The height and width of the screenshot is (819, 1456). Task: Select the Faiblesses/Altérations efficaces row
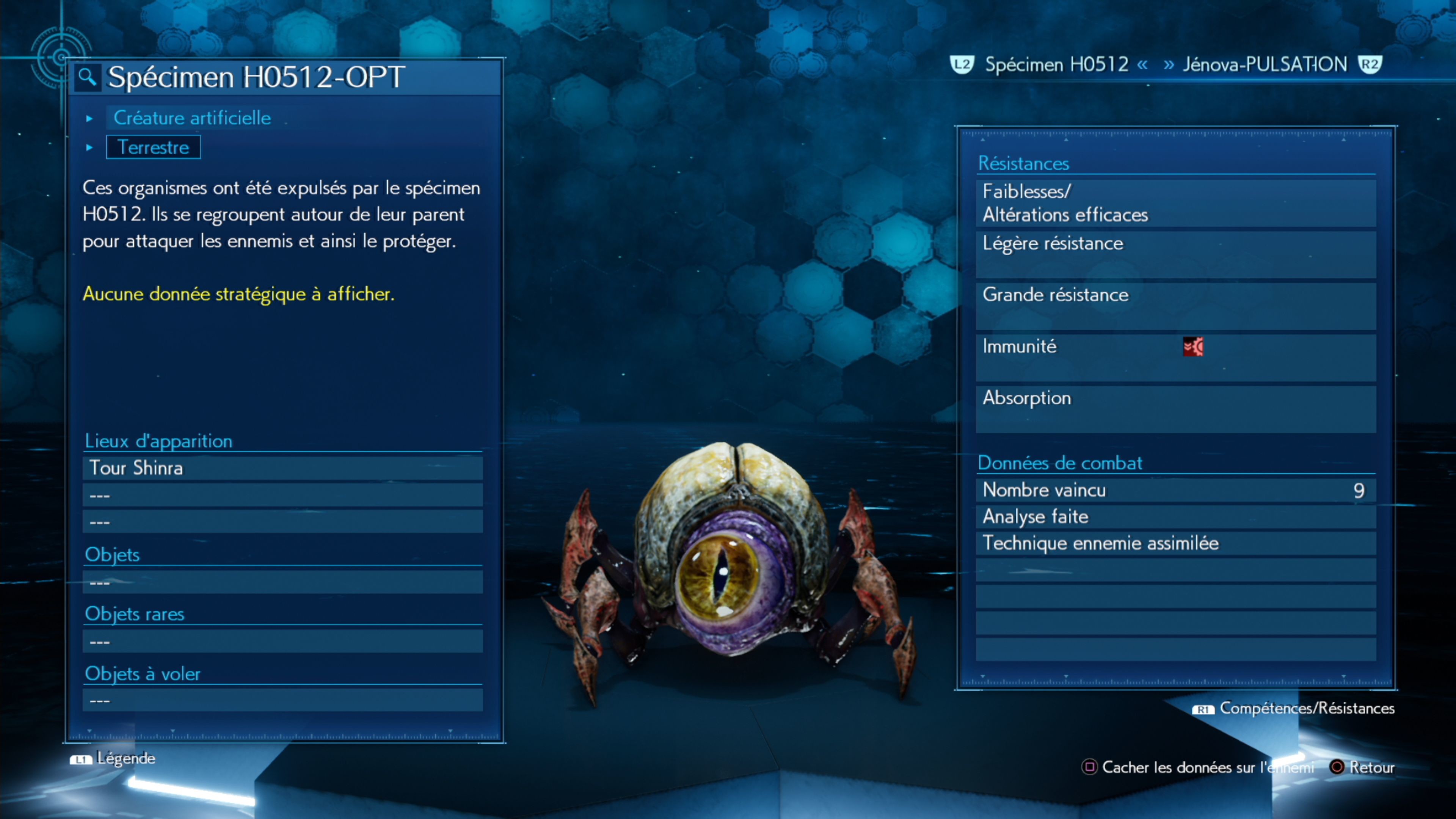pos(1176,203)
